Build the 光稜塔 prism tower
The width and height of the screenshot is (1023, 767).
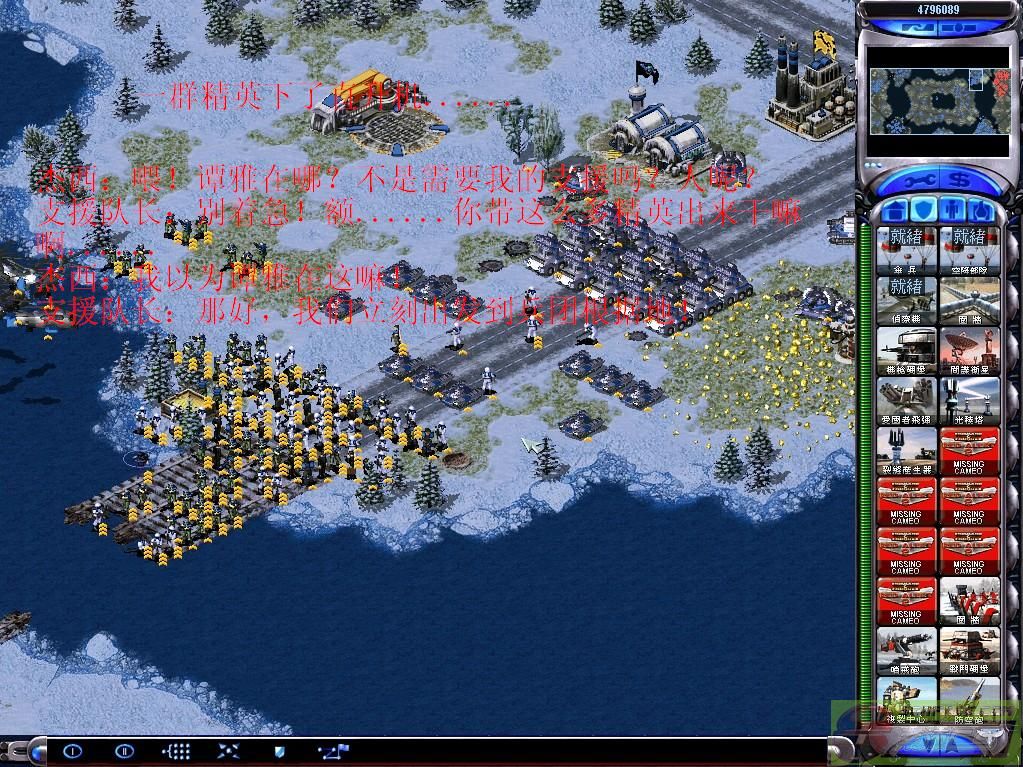pyautogui.click(x=968, y=400)
